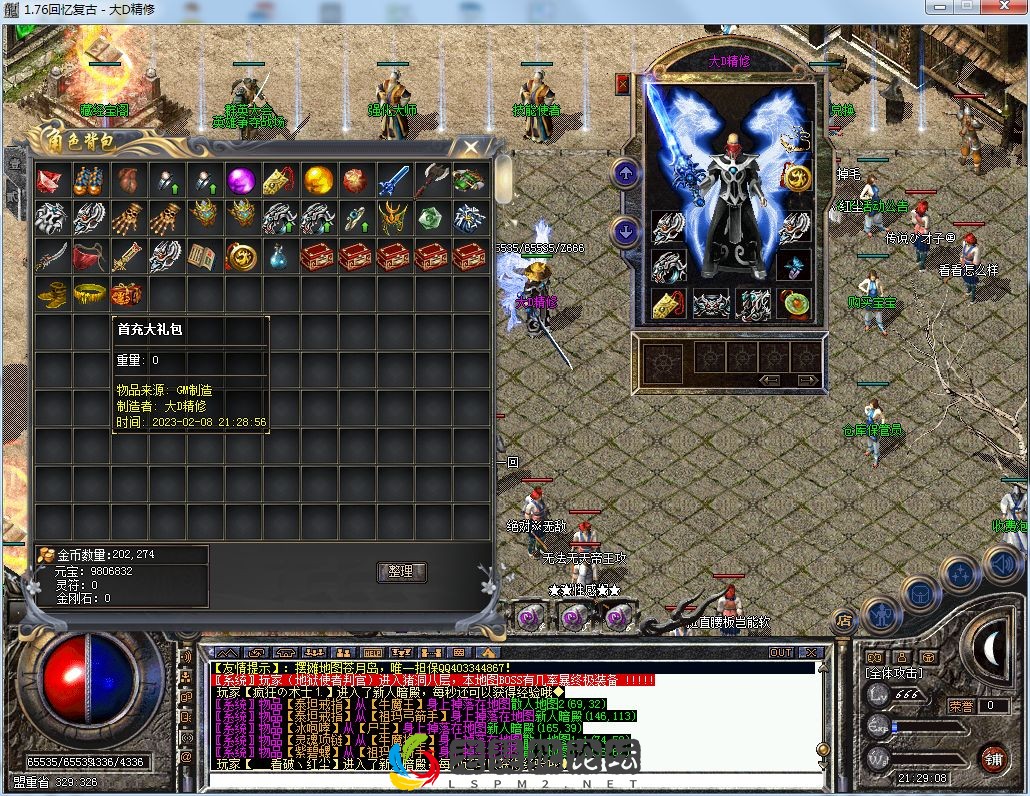Click the 整理 sort button

(x=401, y=572)
